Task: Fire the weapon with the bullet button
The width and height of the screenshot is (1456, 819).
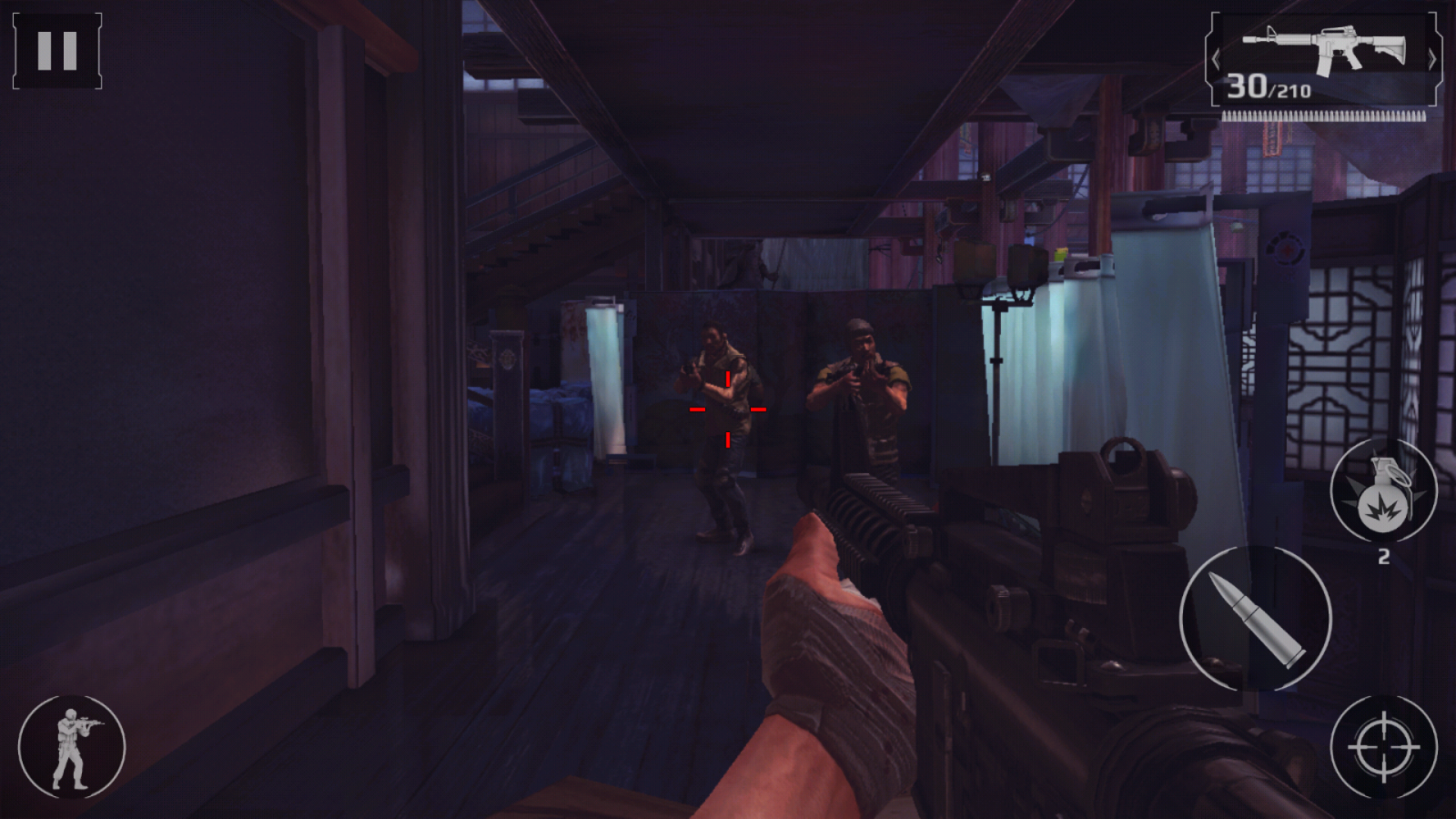Action: point(1256,619)
